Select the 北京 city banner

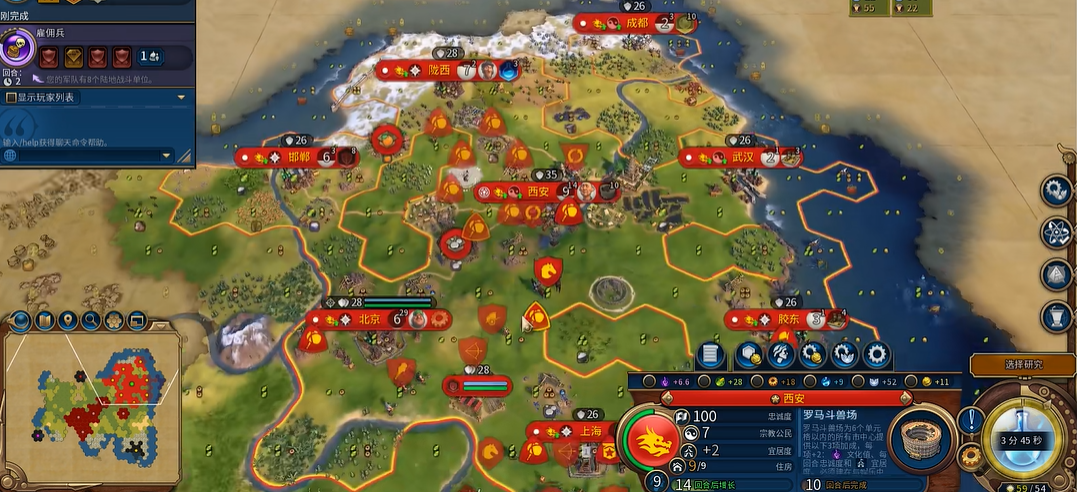pos(368,320)
